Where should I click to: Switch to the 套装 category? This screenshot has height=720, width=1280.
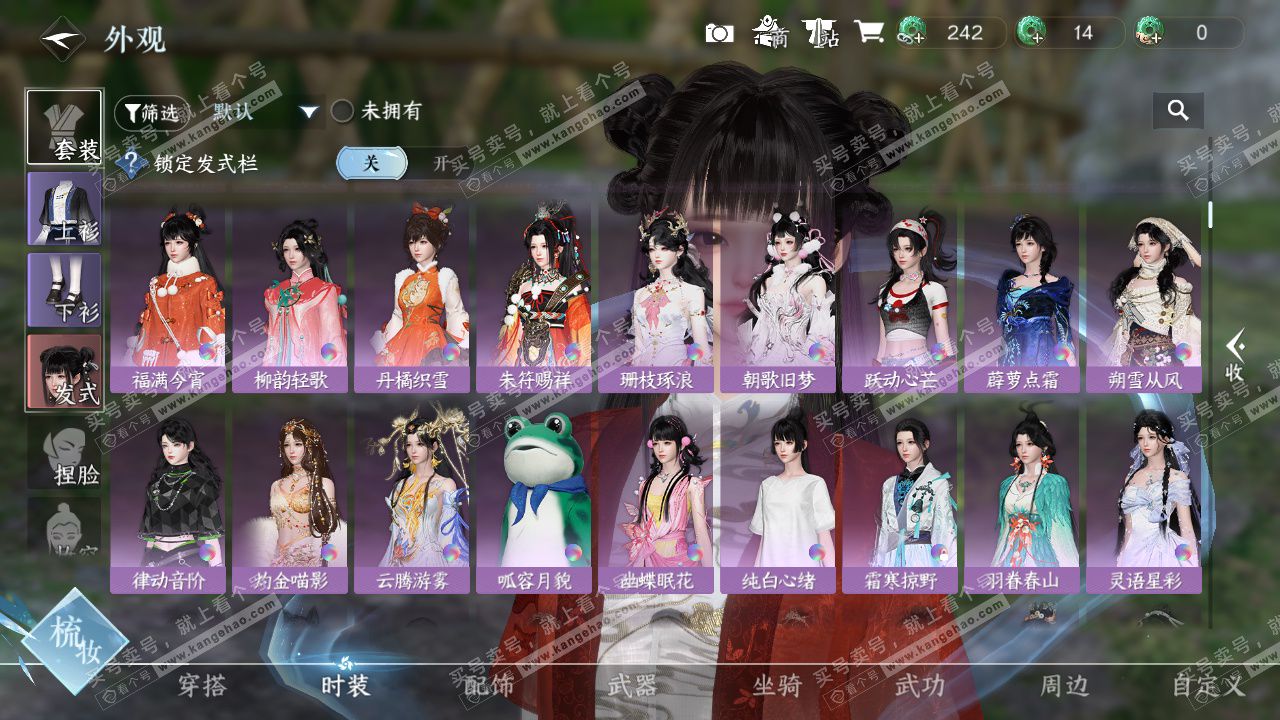(64, 127)
